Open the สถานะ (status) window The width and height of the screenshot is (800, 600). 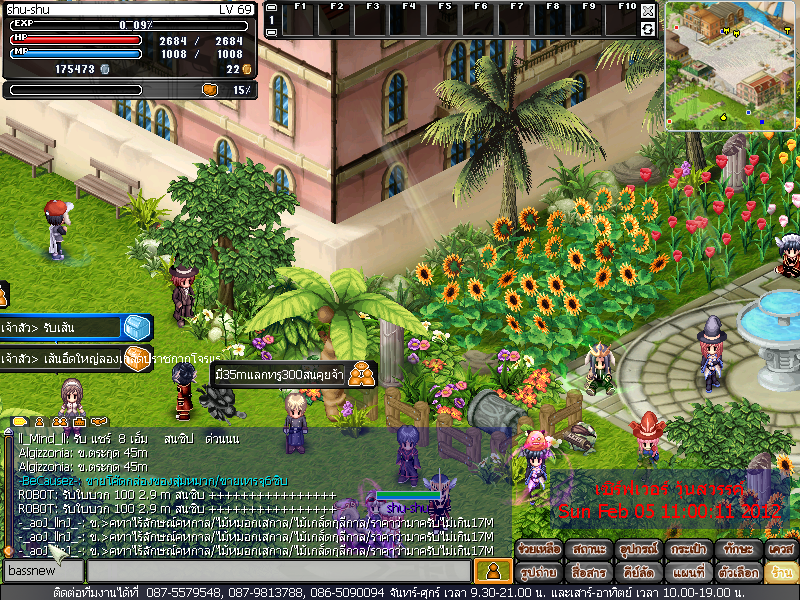[587, 551]
